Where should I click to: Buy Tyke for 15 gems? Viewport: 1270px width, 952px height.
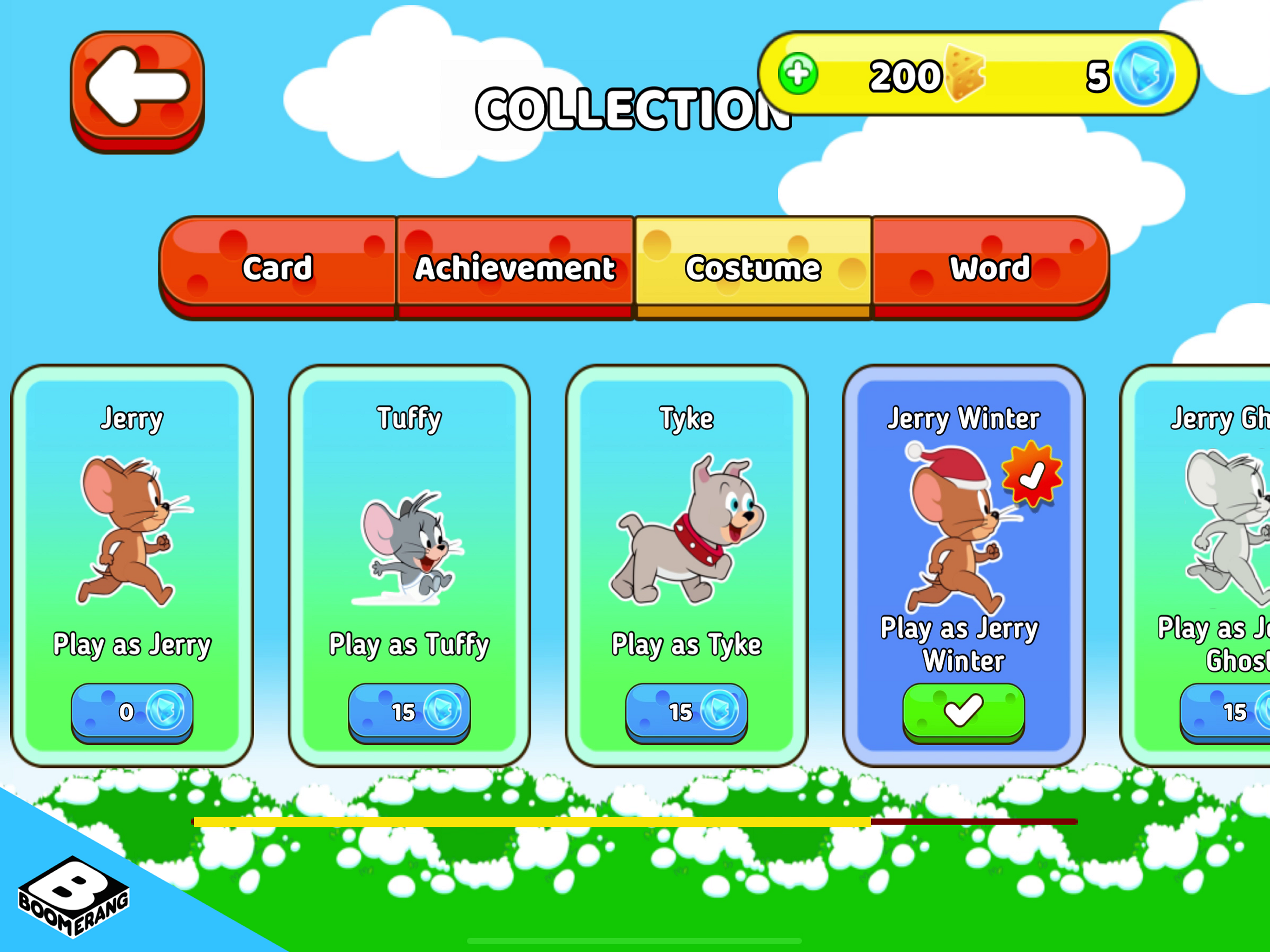(x=687, y=711)
